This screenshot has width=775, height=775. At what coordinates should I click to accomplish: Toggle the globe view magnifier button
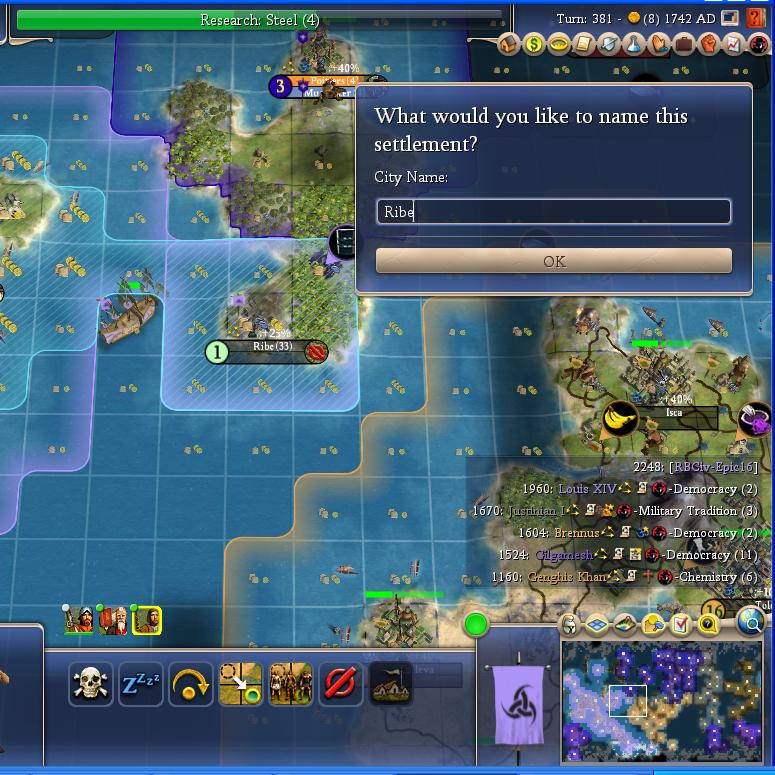click(x=752, y=623)
